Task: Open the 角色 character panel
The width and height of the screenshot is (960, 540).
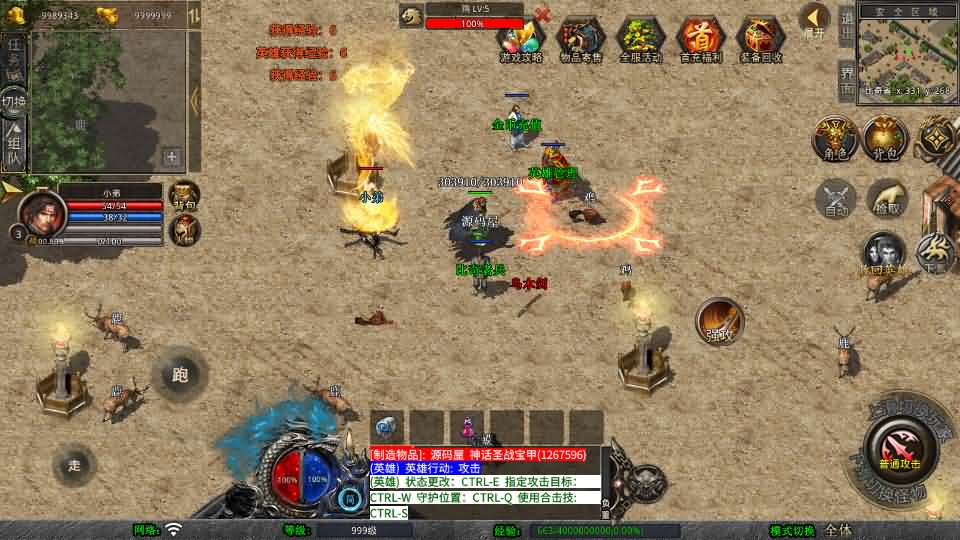Action: point(832,139)
